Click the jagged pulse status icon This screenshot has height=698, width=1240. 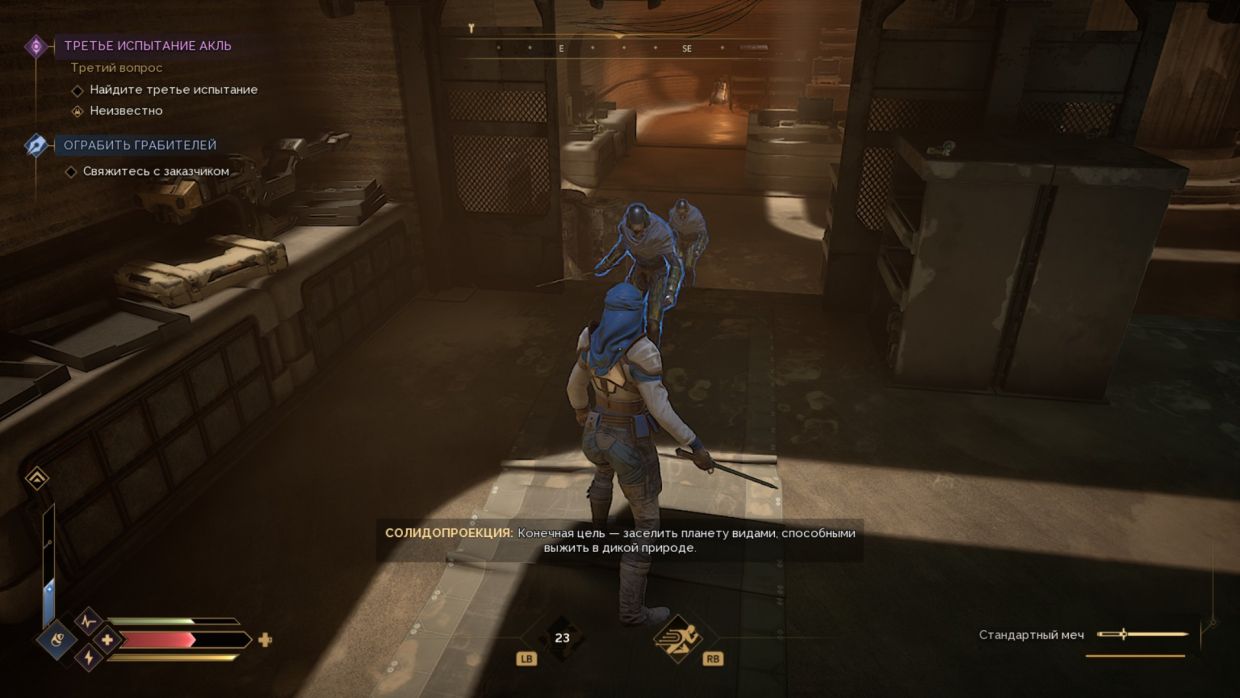coord(88,621)
